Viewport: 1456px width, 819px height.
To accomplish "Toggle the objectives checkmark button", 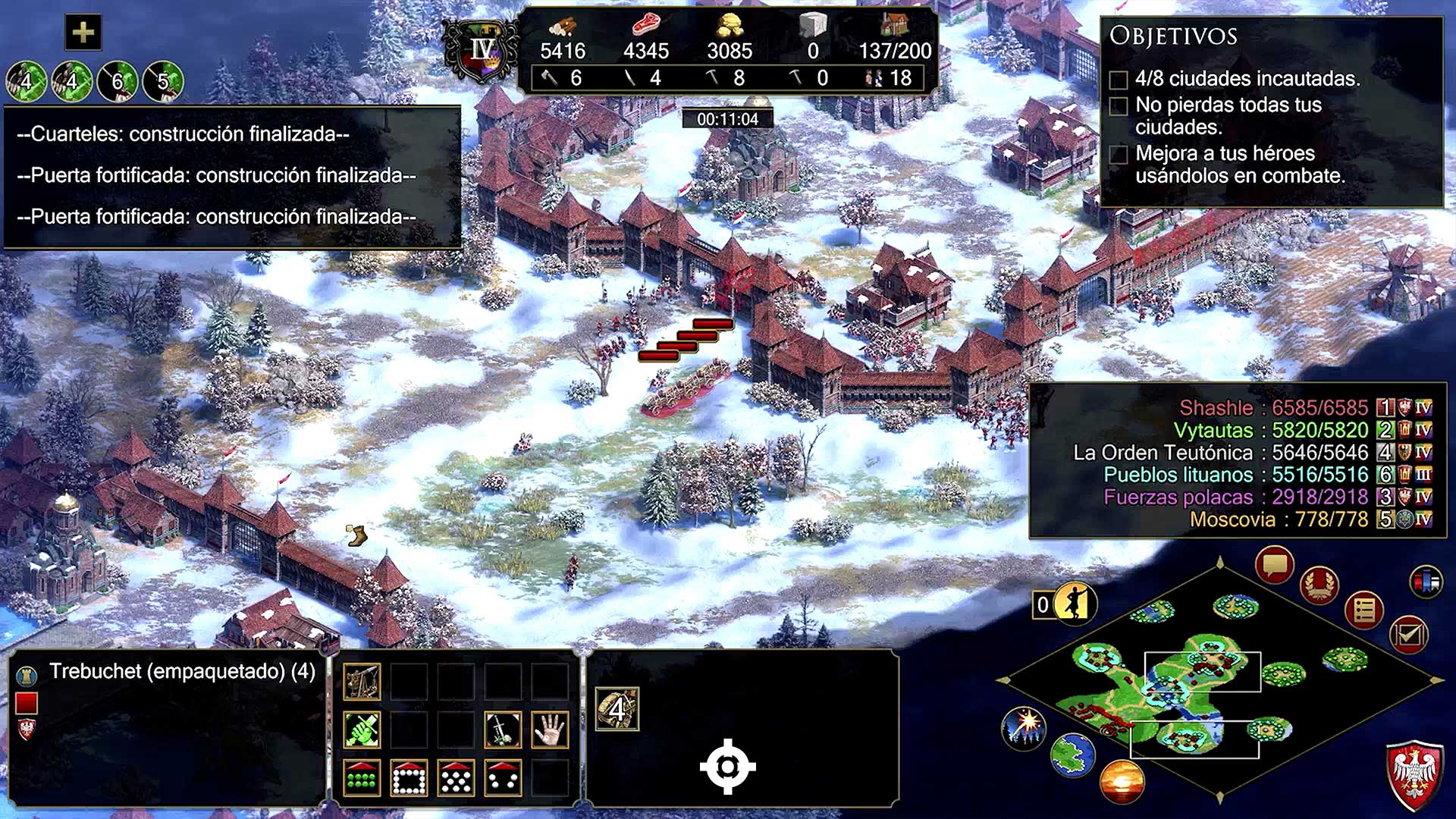I will coord(1408,635).
